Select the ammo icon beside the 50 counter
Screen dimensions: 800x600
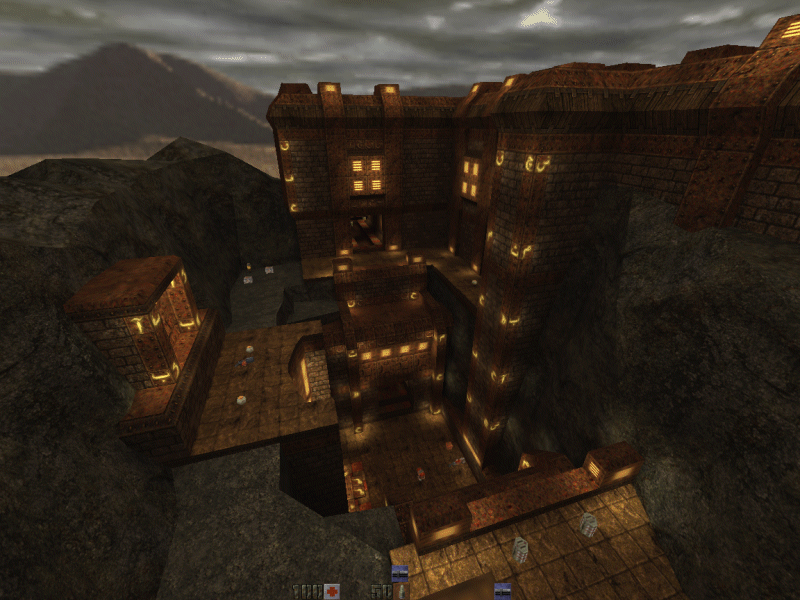(401, 591)
